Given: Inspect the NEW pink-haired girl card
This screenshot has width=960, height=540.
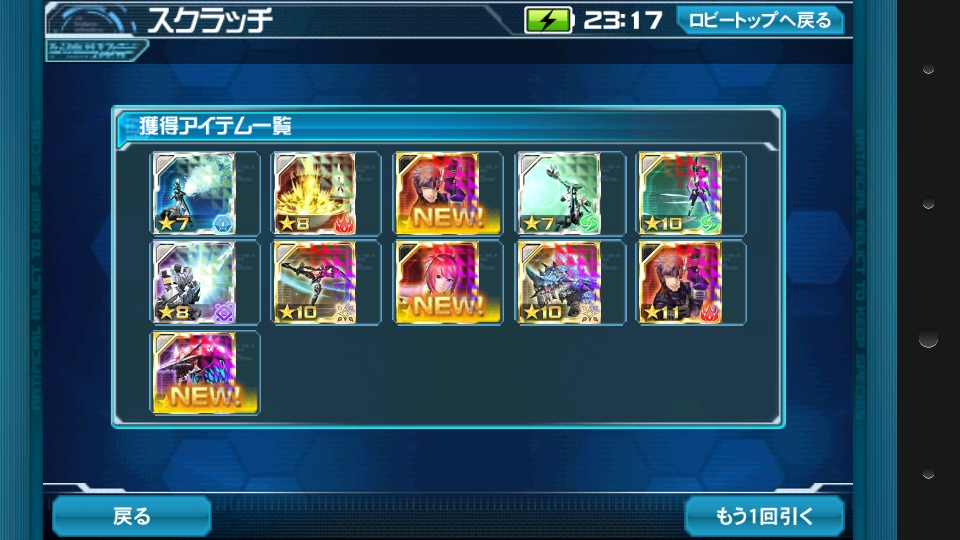Looking at the screenshot, I should [x=436, y=282].
